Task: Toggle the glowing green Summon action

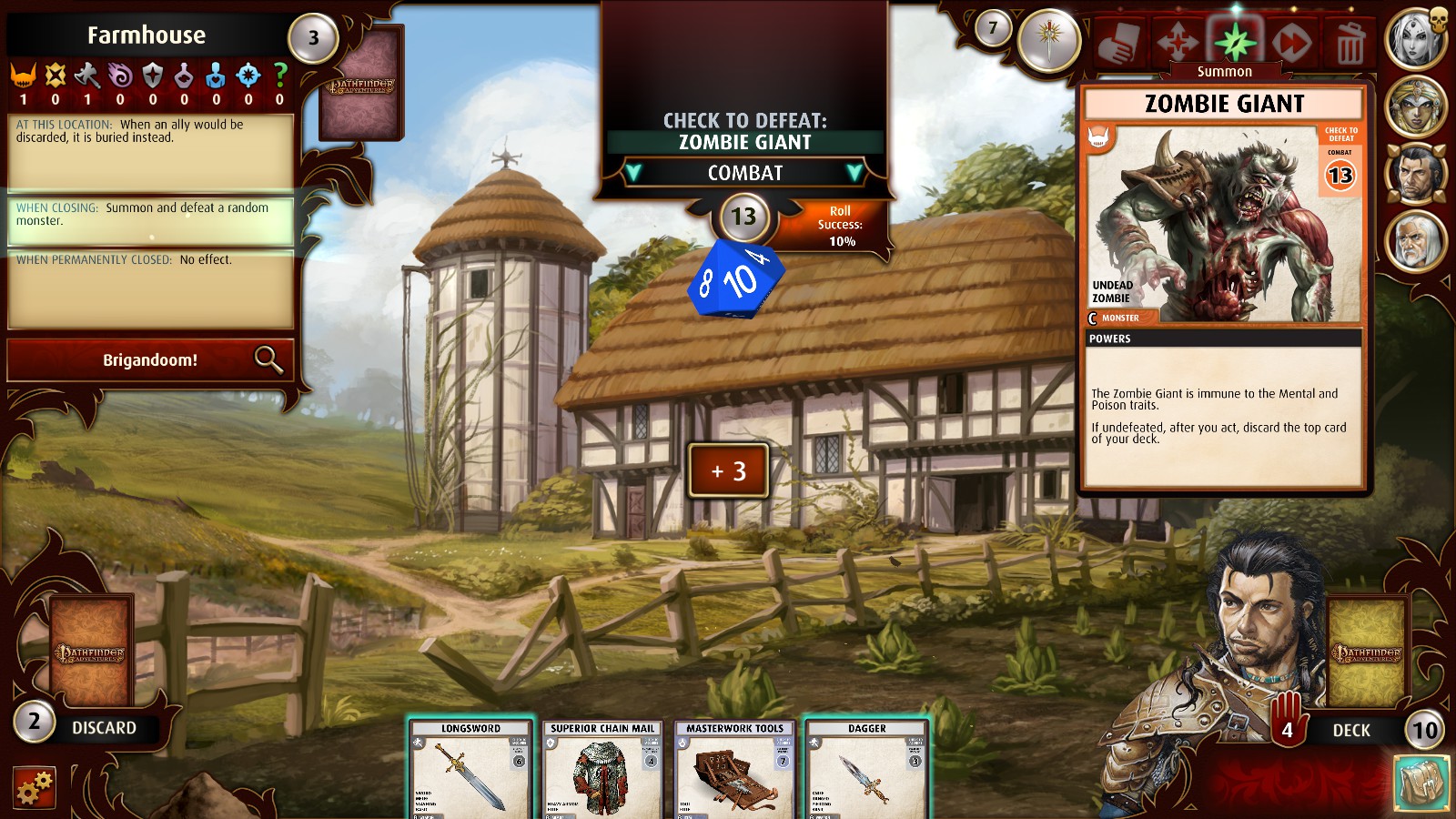Action: pos(1235,42)
